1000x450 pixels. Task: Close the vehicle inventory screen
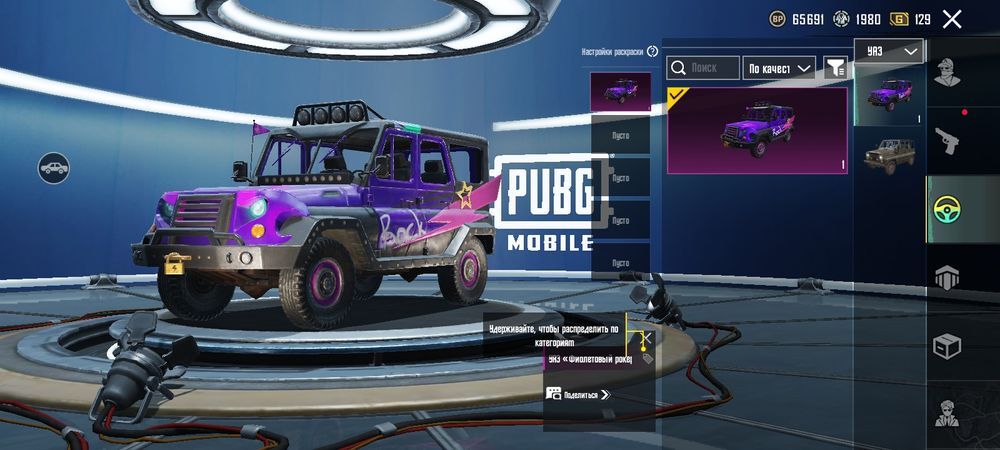[952, 19]
